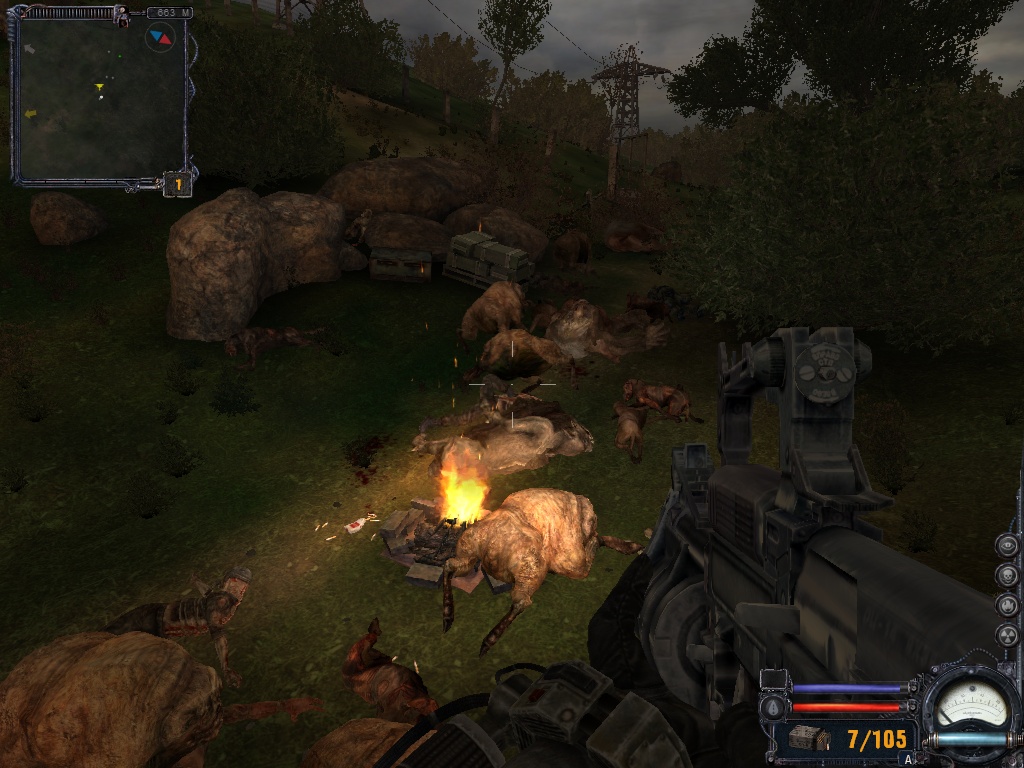Click the yellow arrow marker on the minimap
Viewport: 1024px width, 768px height.
(99, 88)
